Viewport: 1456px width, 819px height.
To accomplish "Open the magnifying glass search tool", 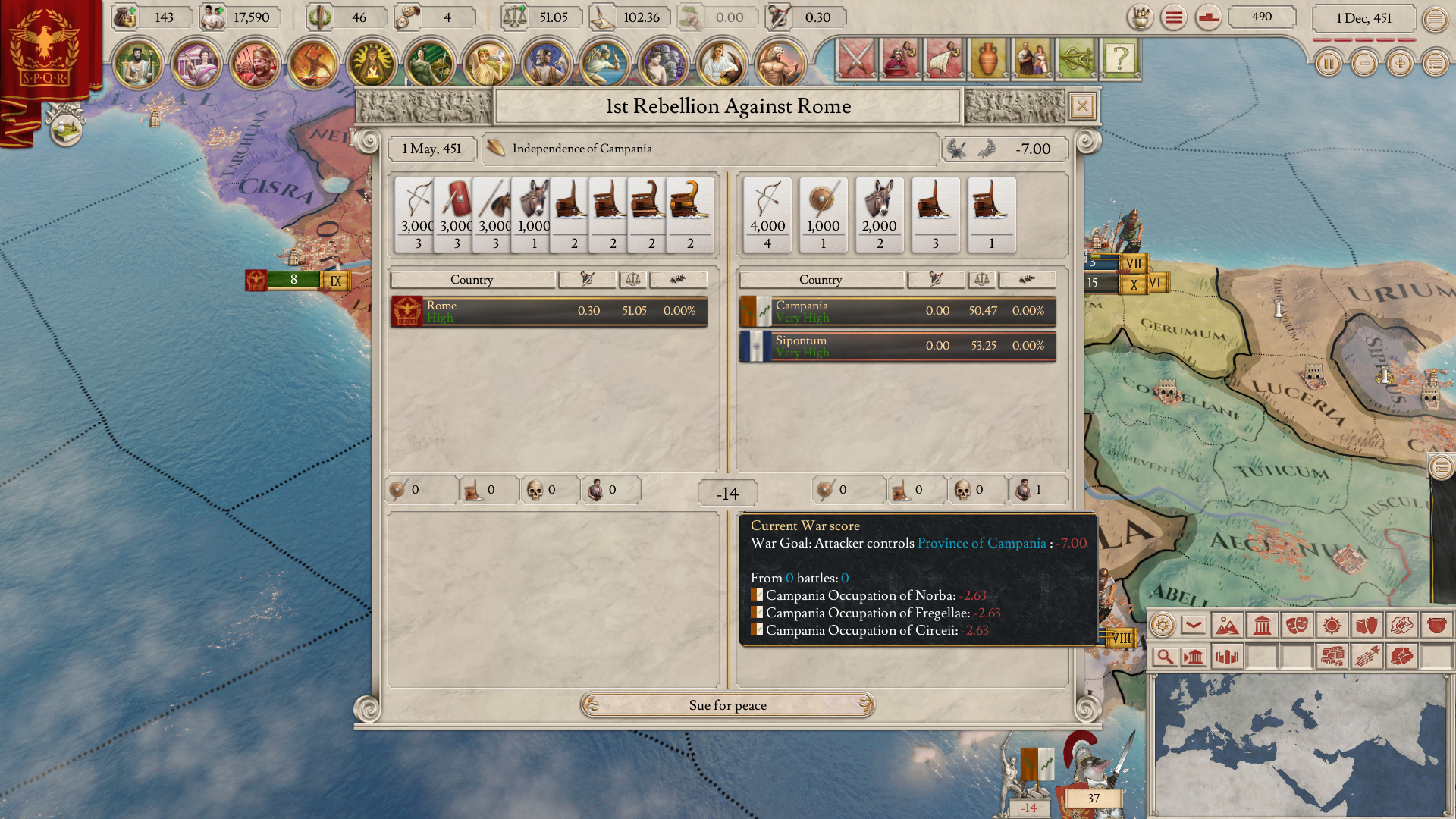I will coord(1164,657).
